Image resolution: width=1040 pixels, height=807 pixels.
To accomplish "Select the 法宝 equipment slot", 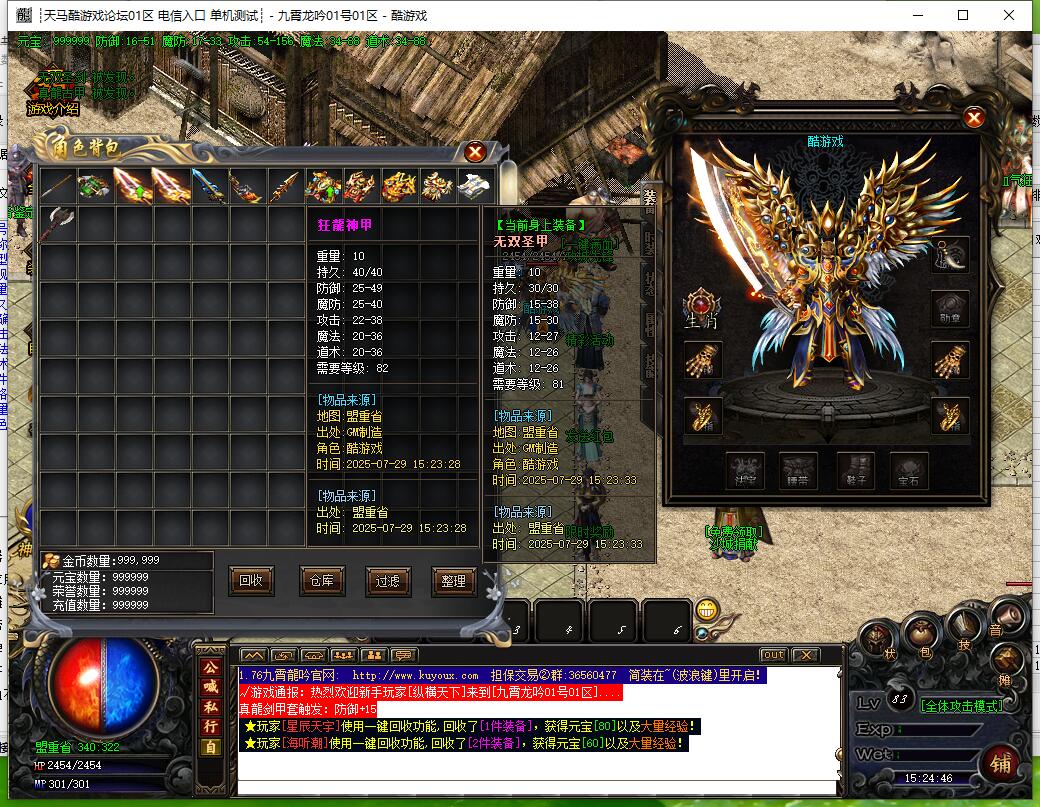I will 745,468.
